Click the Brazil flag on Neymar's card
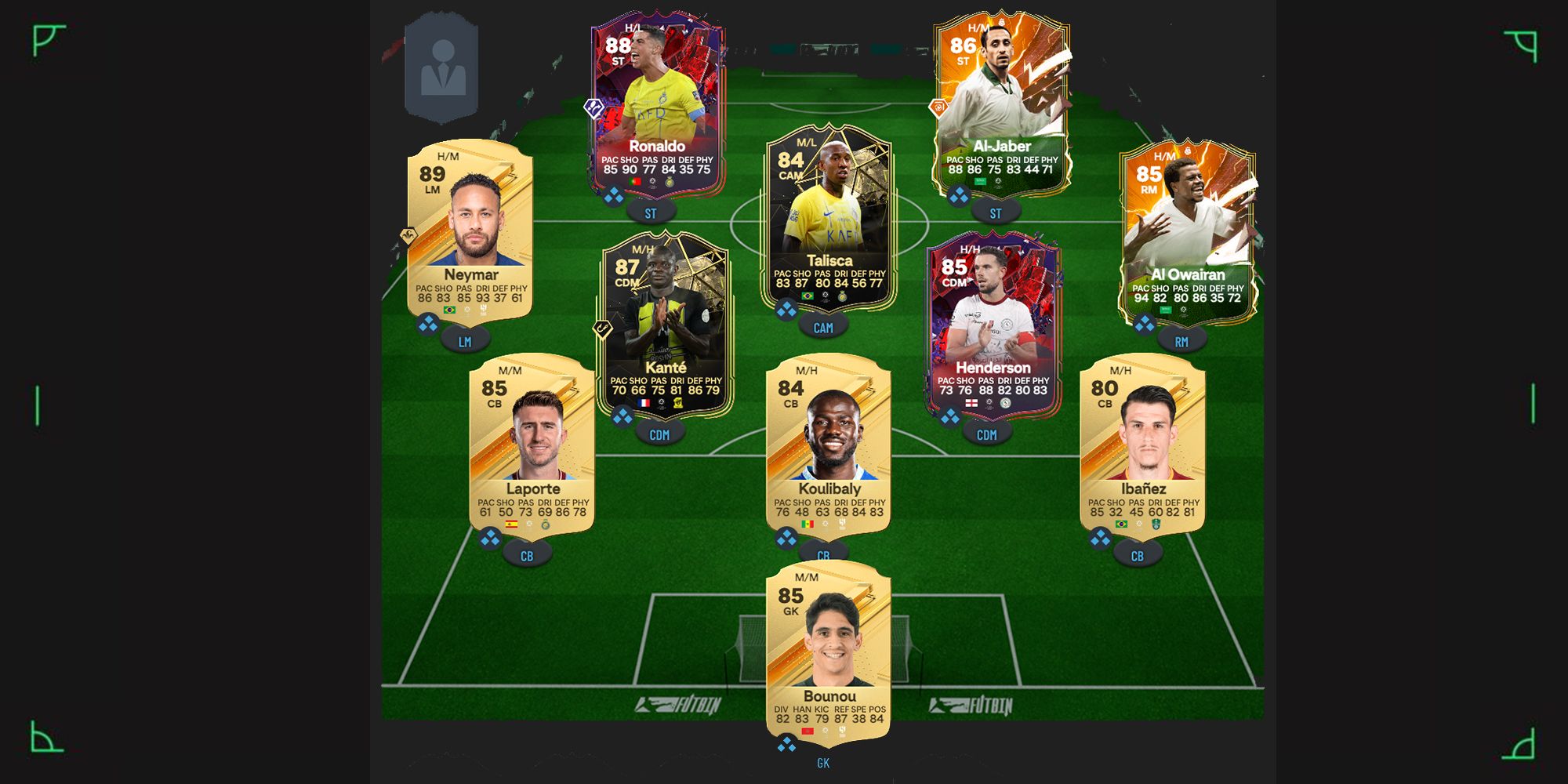 click(449, 309)
